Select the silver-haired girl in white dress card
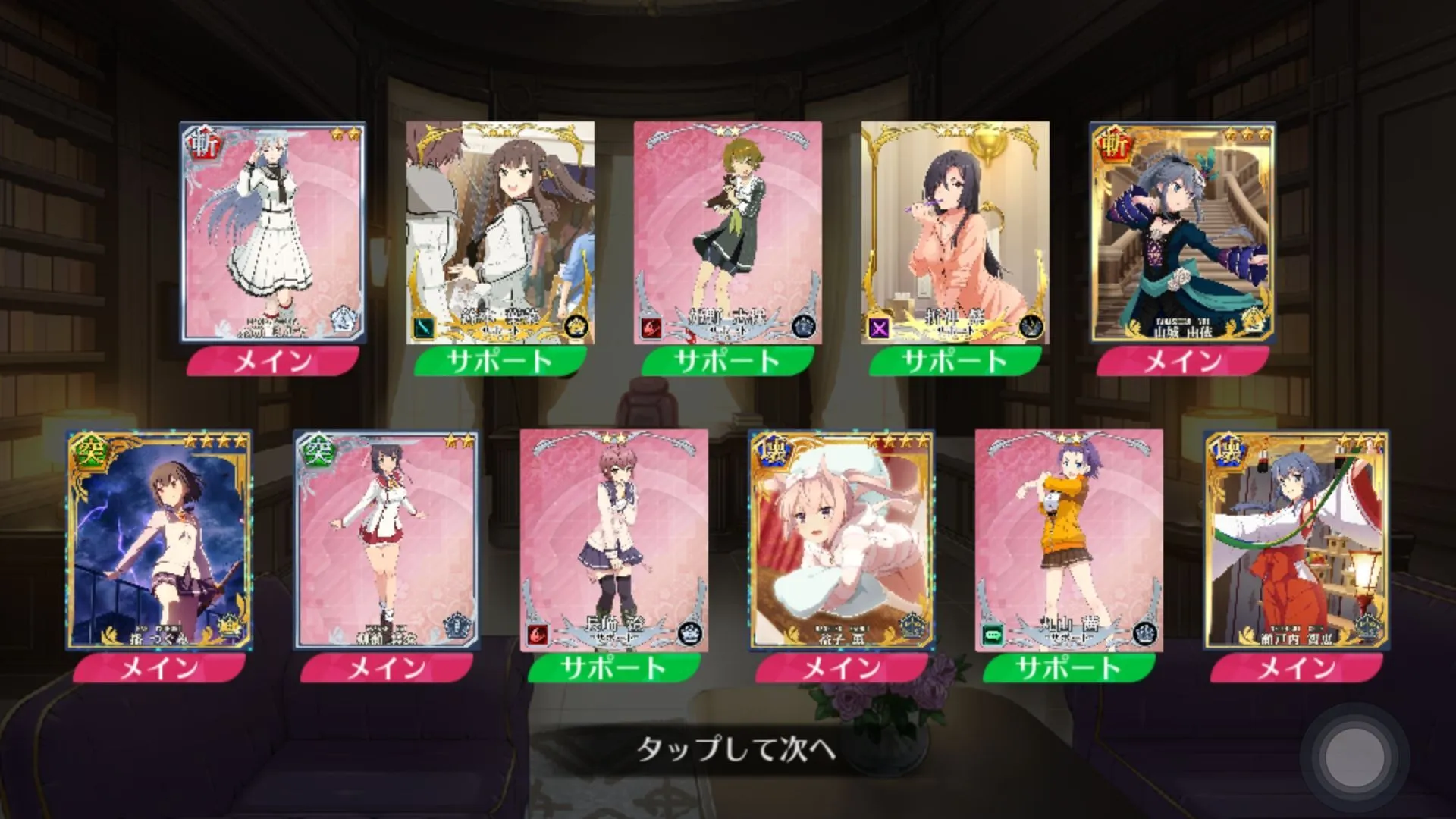 (x=273, y=232)
